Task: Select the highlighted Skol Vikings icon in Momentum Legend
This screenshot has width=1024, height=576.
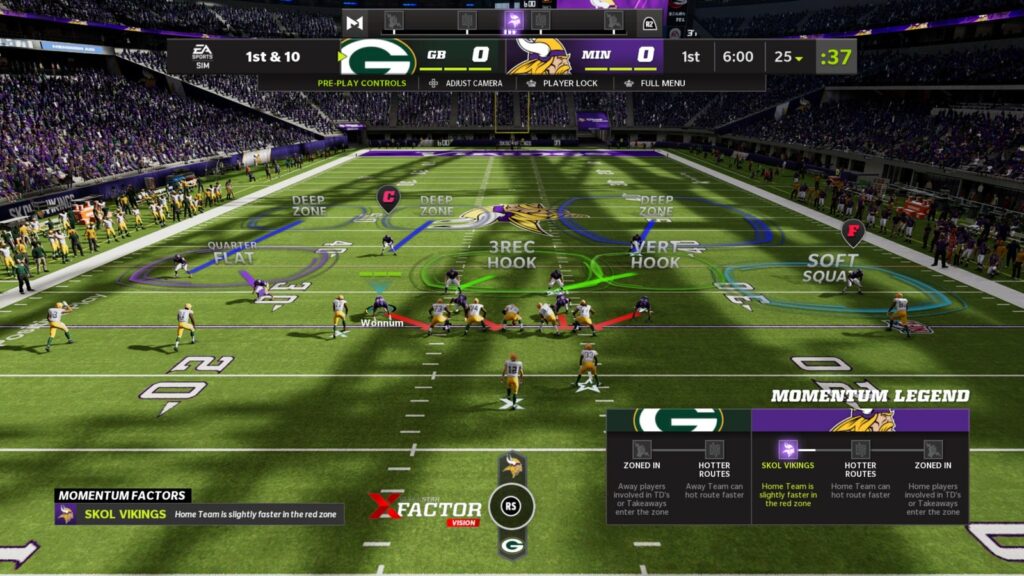Action: click(787, 450)
